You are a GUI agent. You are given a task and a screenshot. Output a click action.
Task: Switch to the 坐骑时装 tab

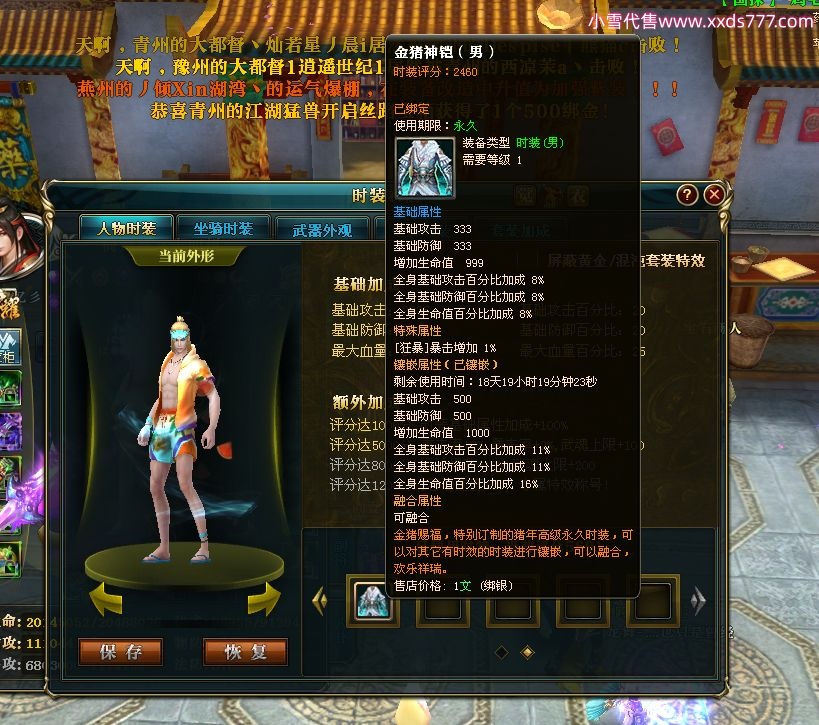coord(223,229)
